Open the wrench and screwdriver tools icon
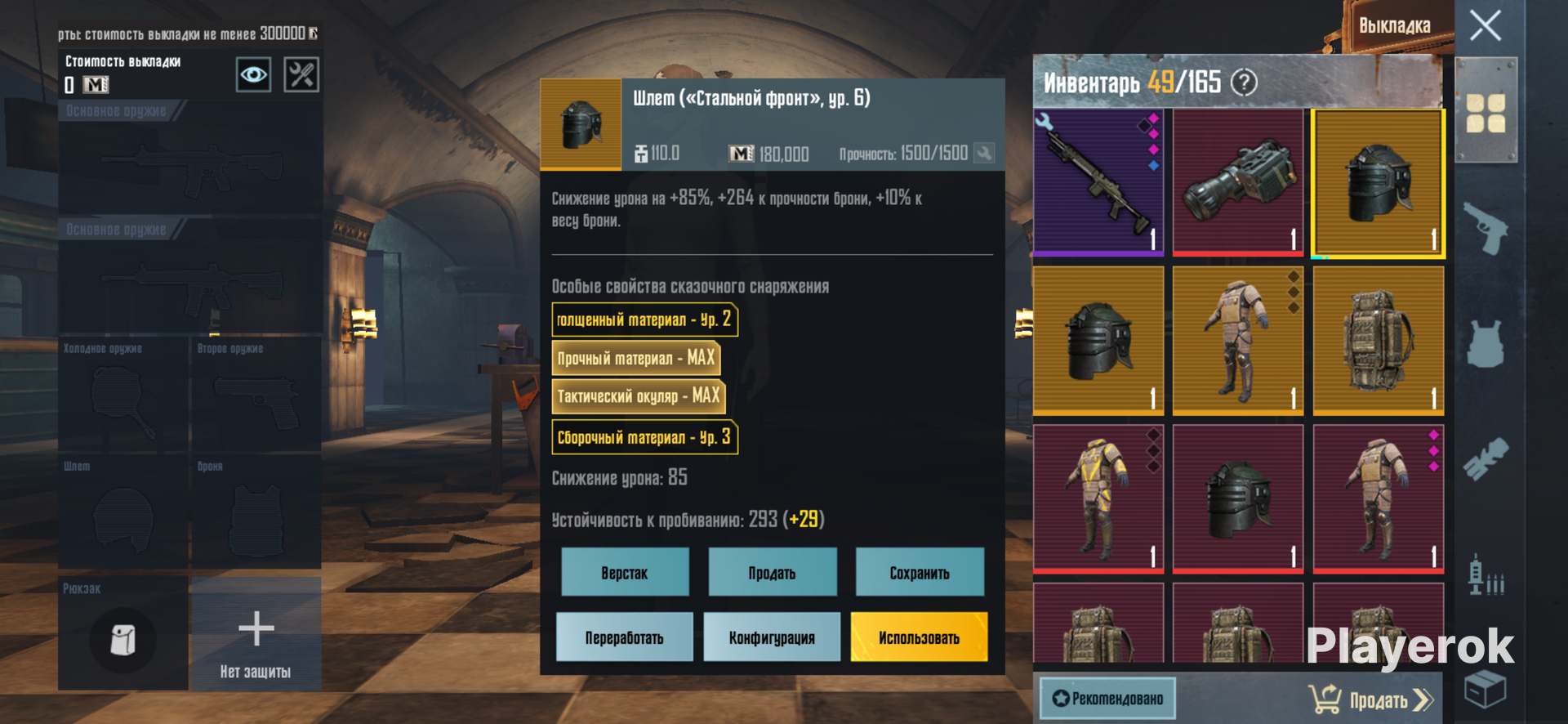The height and width of the screenshot is (724, 1568). 301,75
